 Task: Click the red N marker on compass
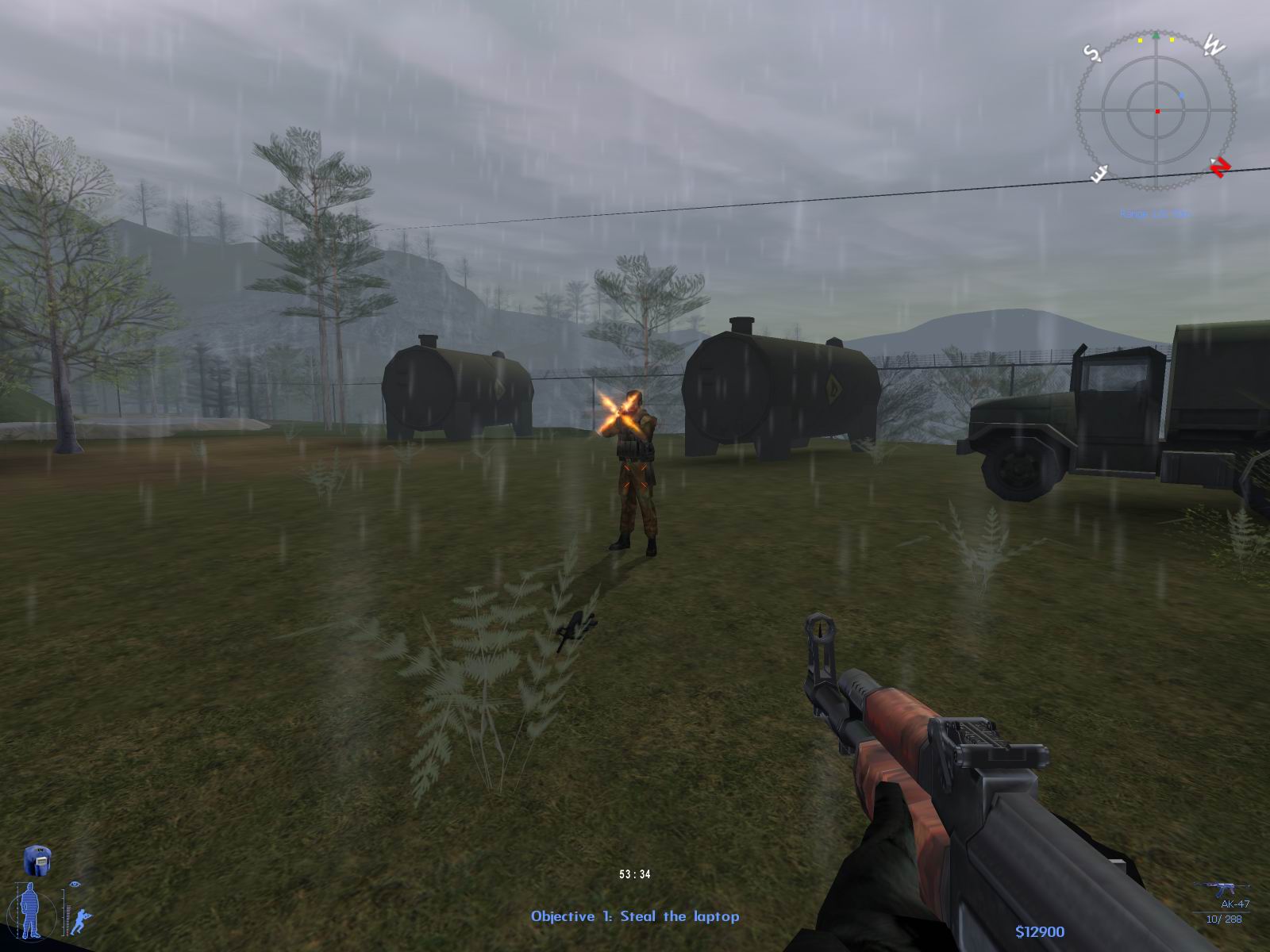tap(1220, 167)
